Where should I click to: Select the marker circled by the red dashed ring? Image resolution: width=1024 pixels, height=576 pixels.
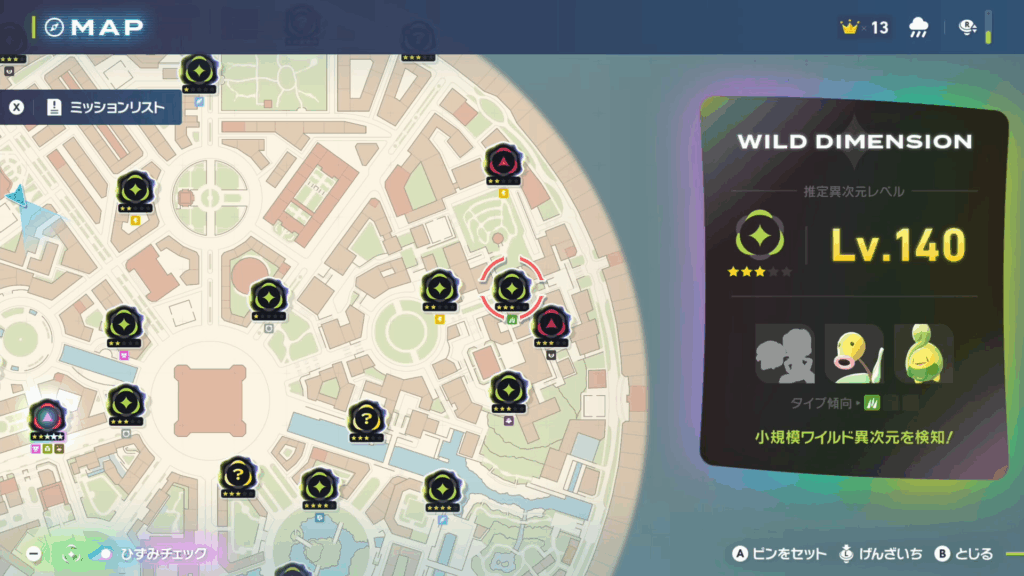tap(511, 288)
